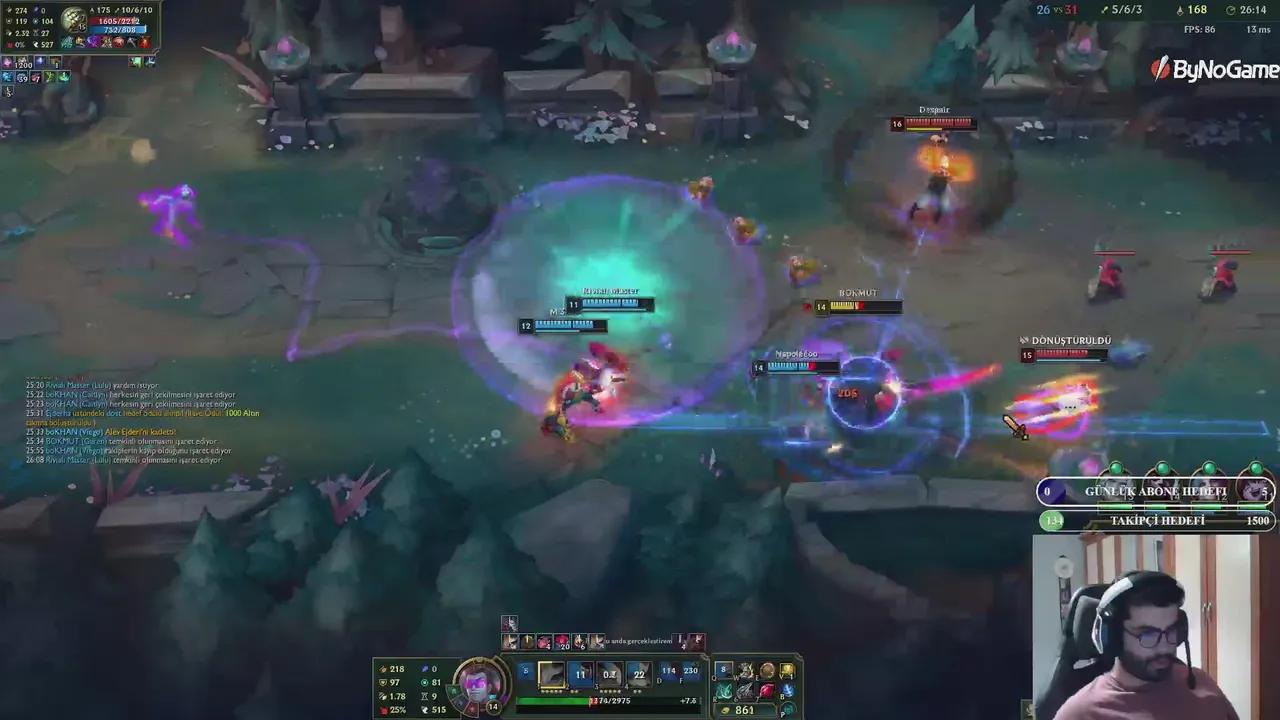Screen dimensions: 1280x720
Task: Toggle the yellow vision trinket slot
Action: click(x=786, y=670)
